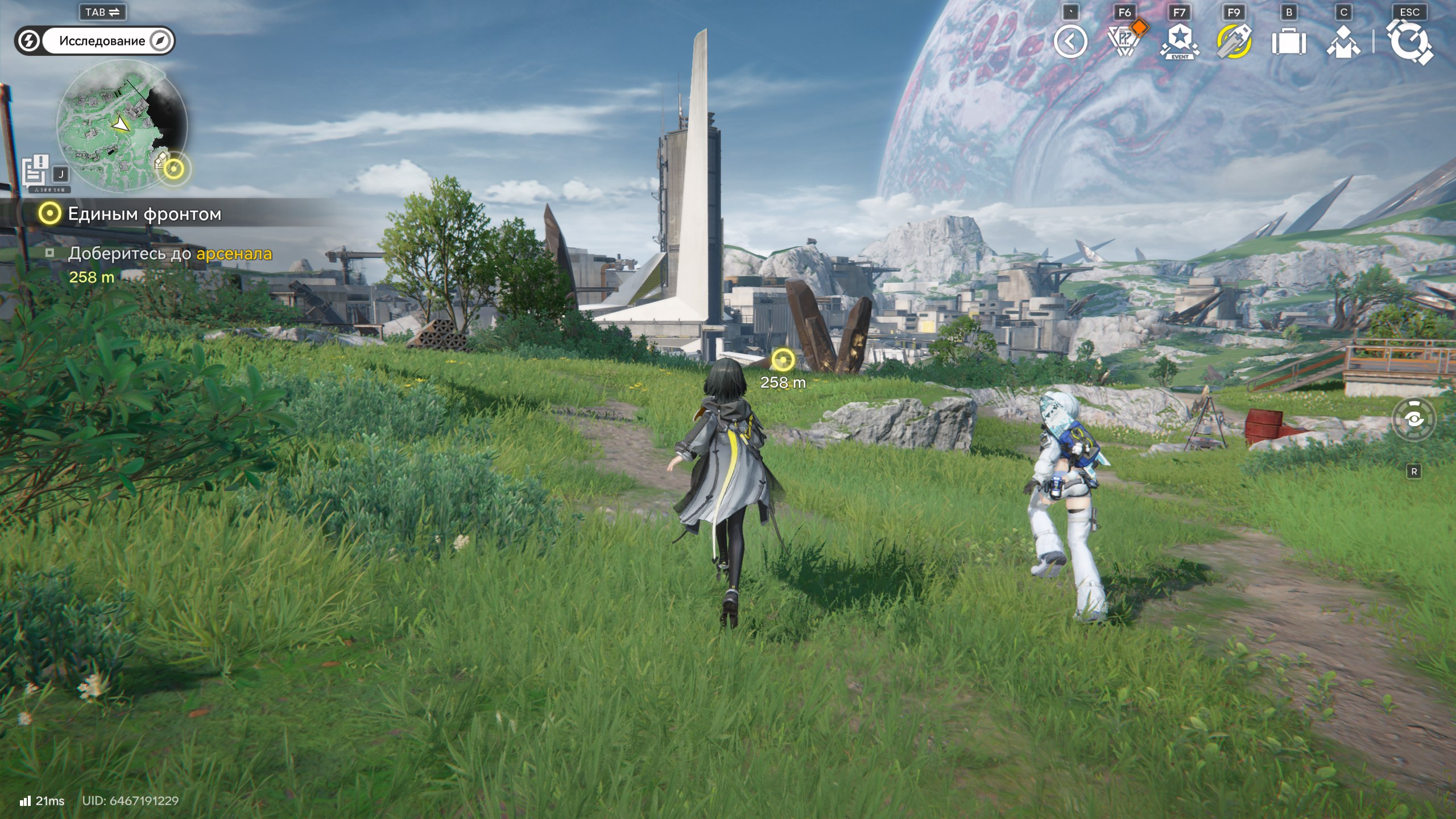Collapse the top menu with the arrow circle
1456x819 pixels.
point(1070,42)
